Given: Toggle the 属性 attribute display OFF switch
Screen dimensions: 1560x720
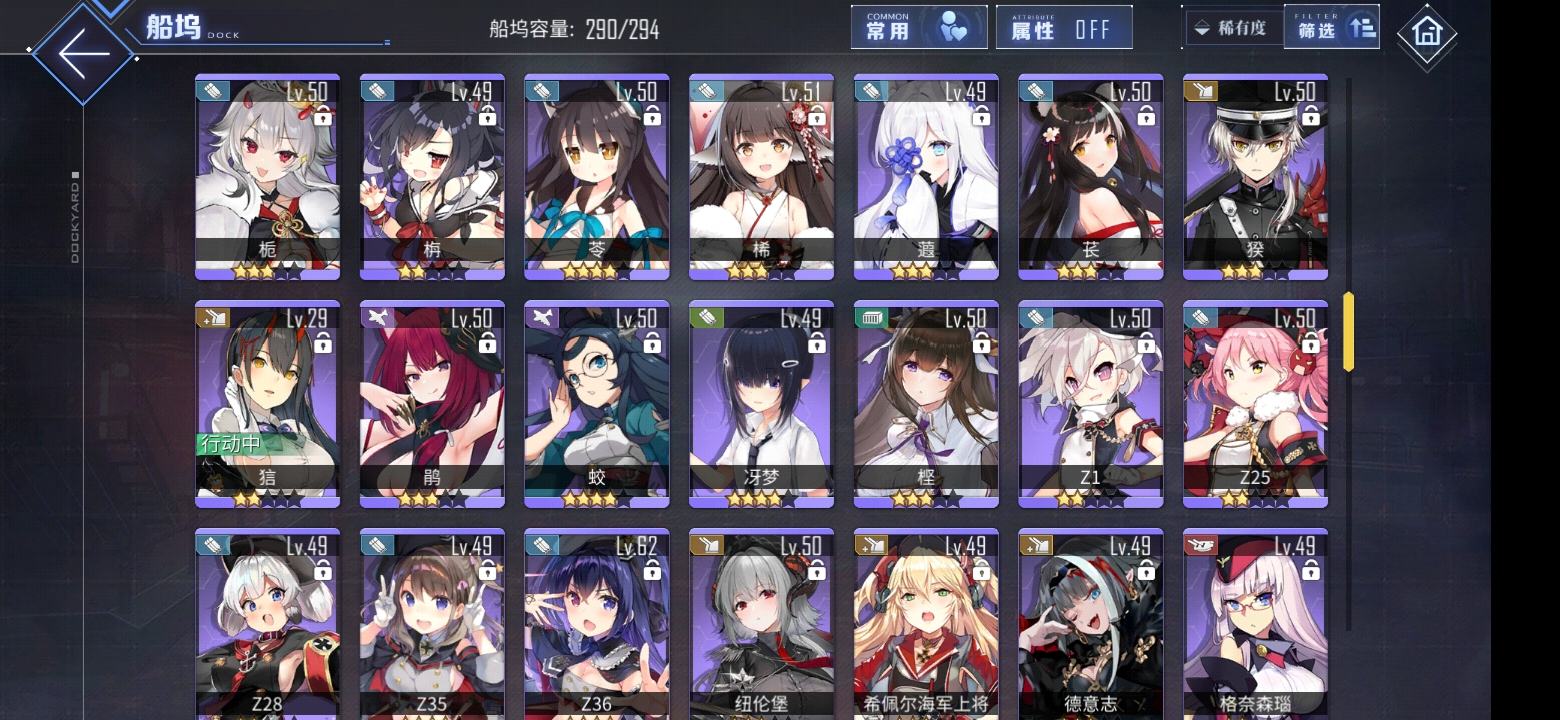Looking at the screenshot, I should click(x=1064, y=28).
